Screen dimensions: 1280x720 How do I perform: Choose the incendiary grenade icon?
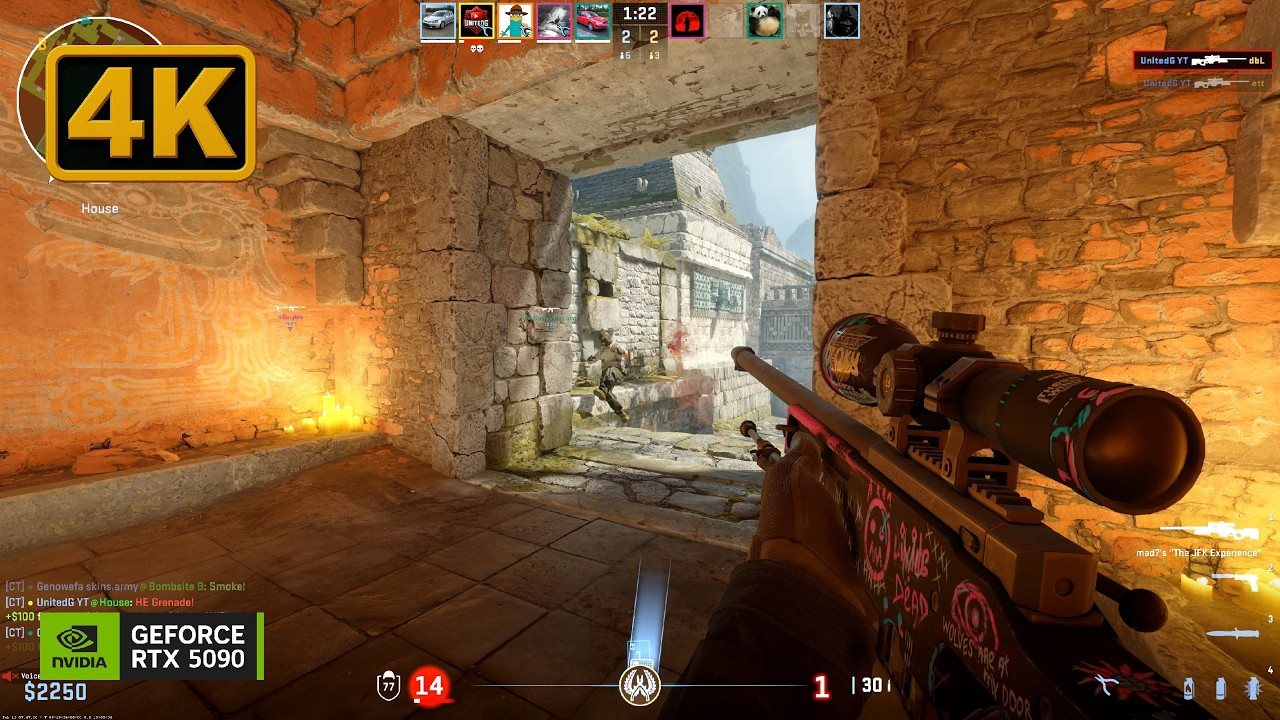(1188, 688)
